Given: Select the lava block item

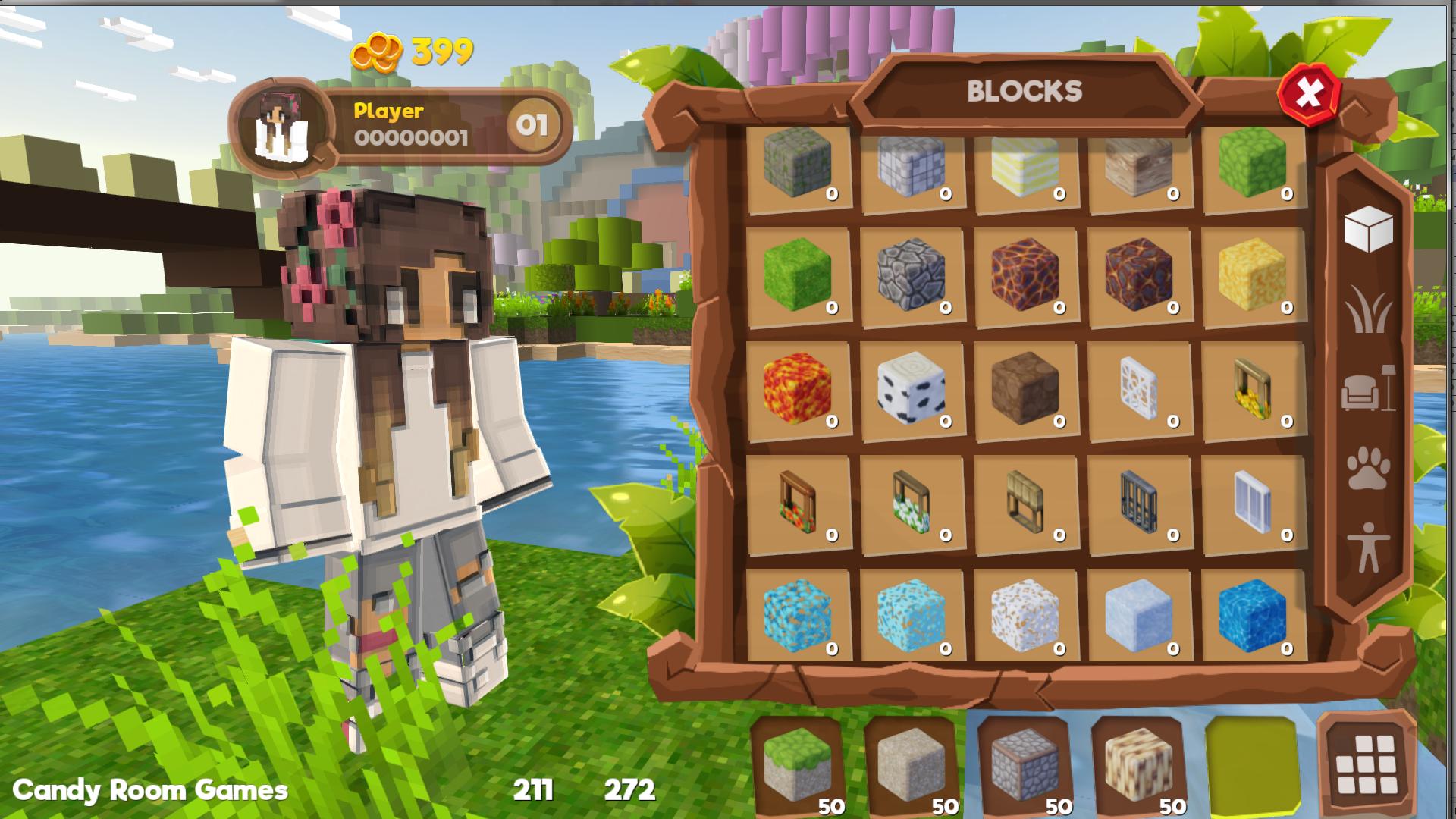Looking at the screenshot, I should tap(798, 388).
